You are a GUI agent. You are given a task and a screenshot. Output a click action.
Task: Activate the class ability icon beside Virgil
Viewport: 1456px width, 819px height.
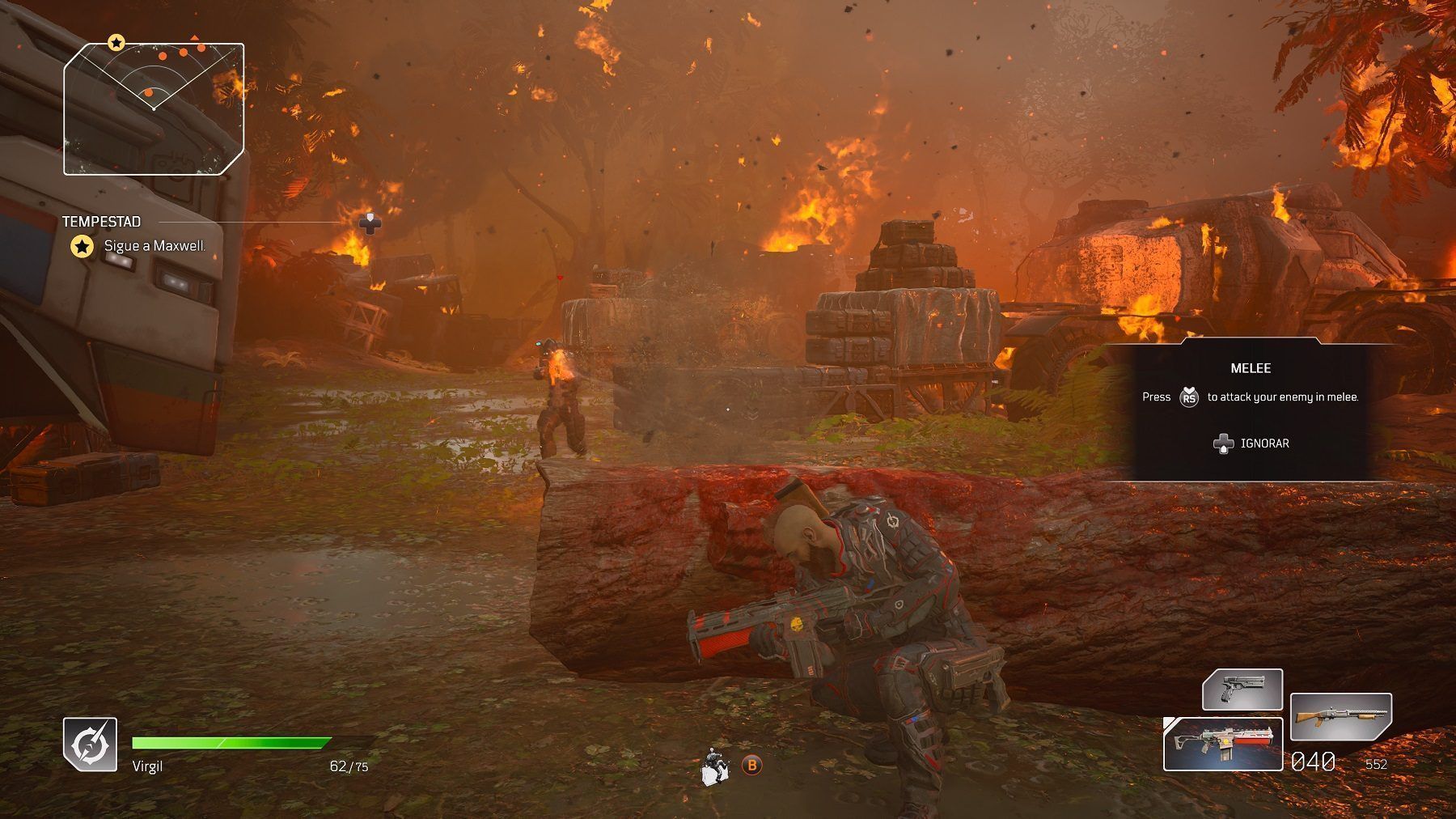click(90, 744)
